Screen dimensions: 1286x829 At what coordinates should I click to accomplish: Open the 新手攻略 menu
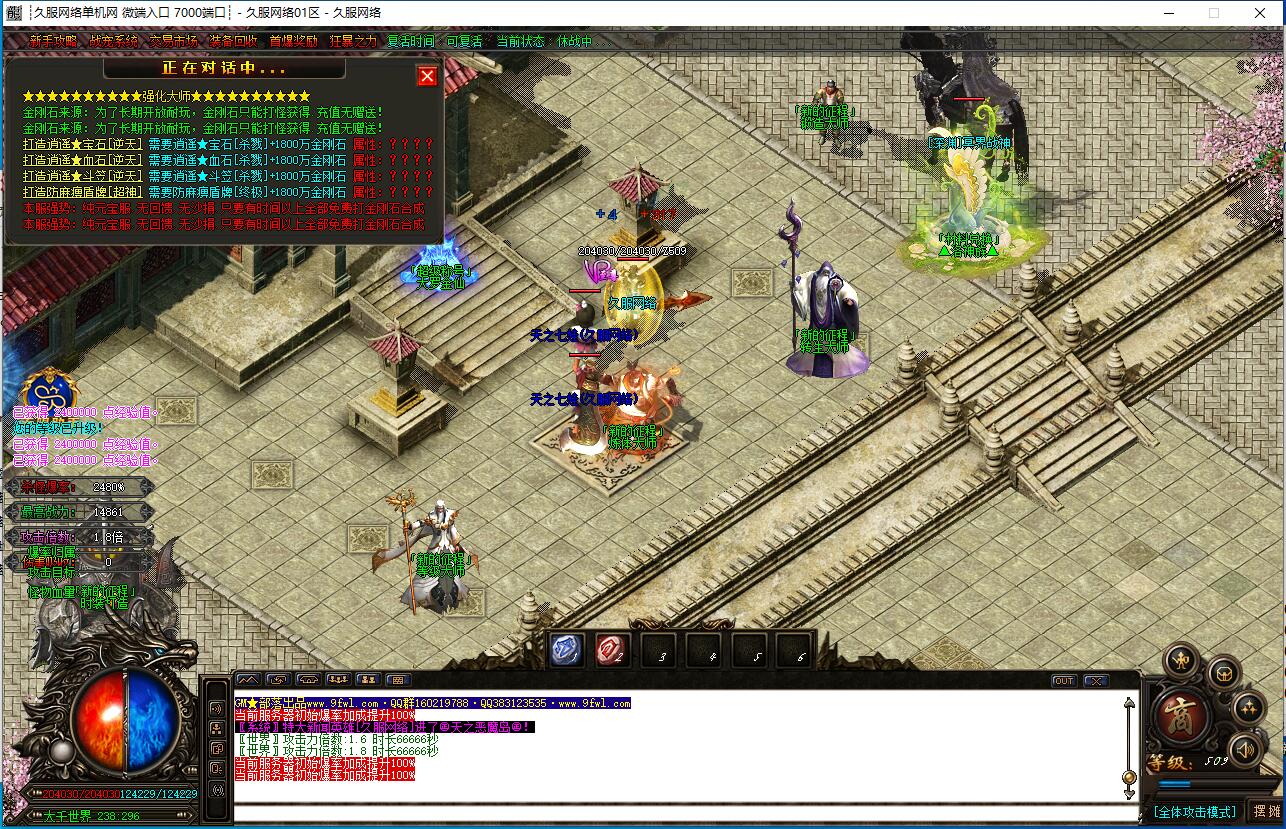53,42
